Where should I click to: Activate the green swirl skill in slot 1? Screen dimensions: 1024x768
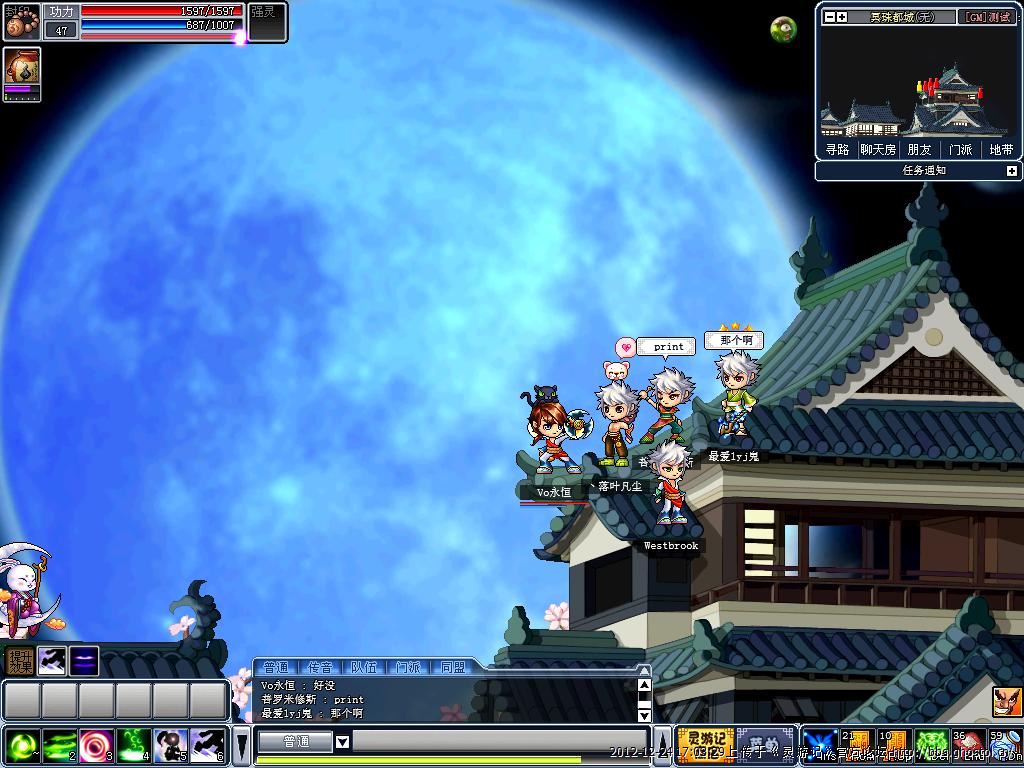pyautogui.click(x=22, y=745)
